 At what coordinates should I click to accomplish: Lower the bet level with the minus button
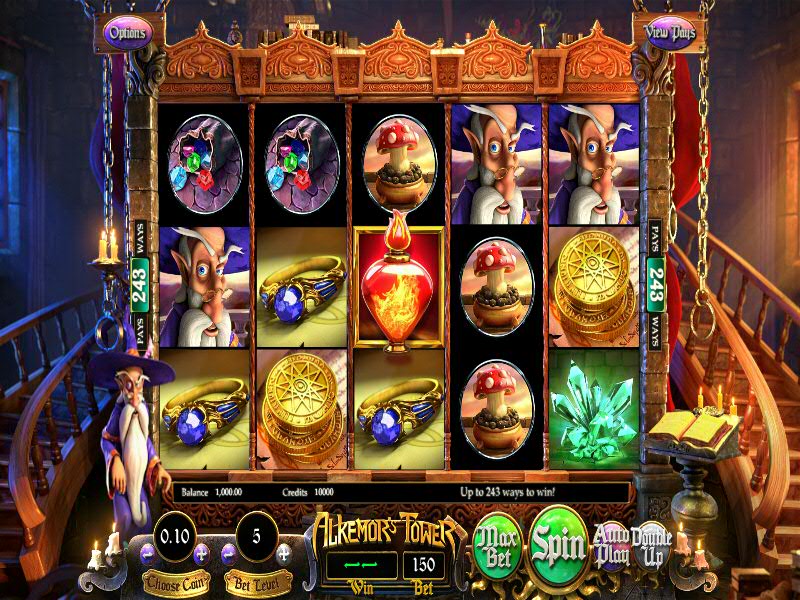(x=228, y=552)
